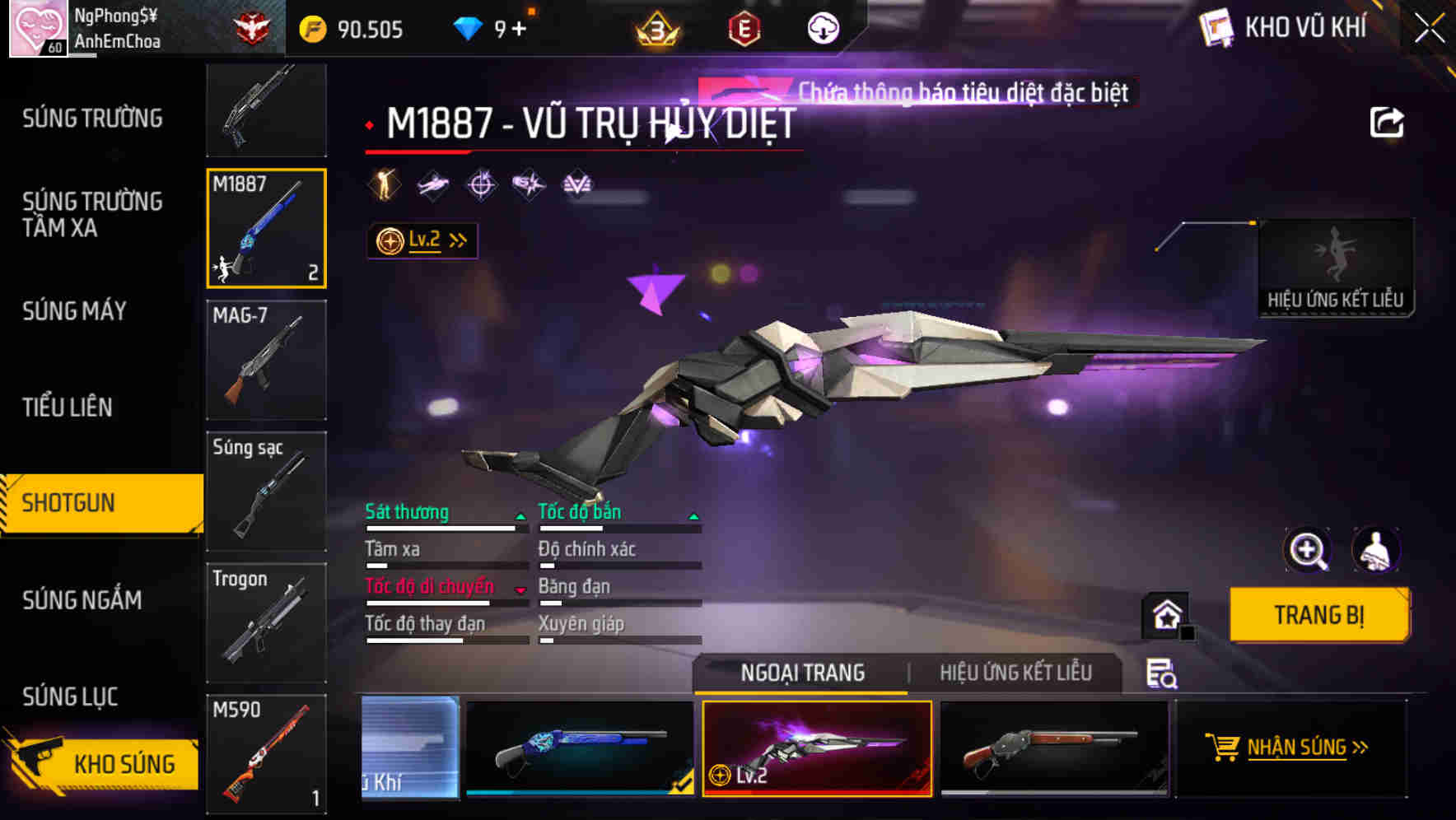Open the Lv.2 weapon upgrade panel

[x=422, y=240]
